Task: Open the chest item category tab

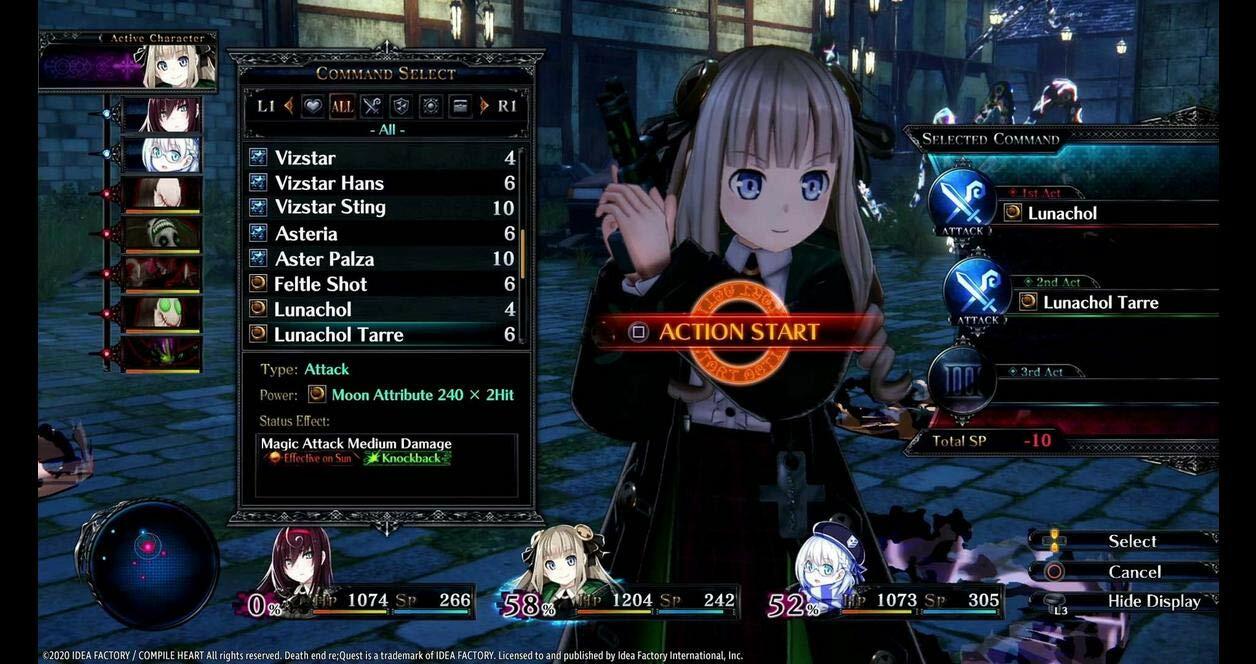Action: [x=459, y=106]
